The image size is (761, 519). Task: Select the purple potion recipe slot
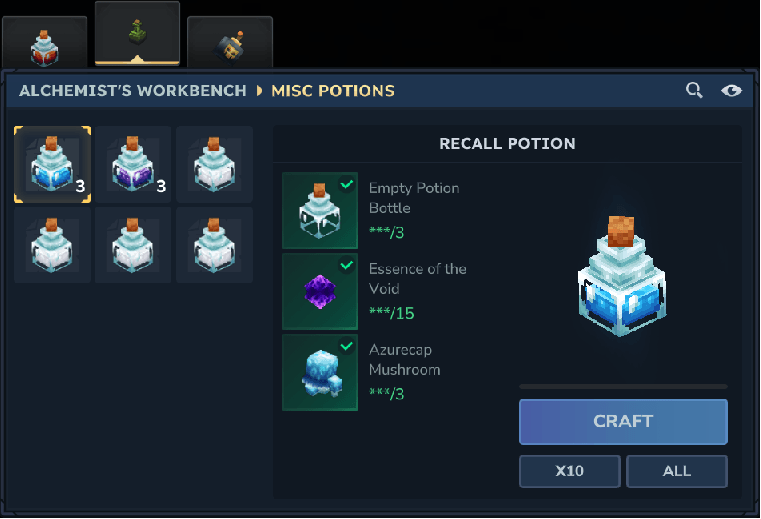click(134, 165)
